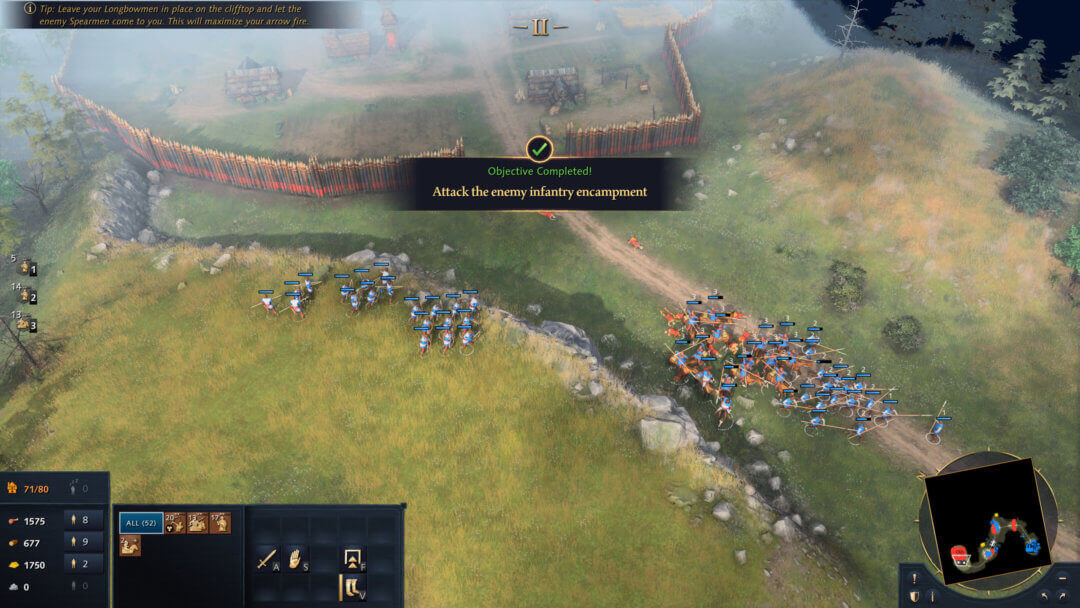Choose the unit group of 13 in selection panel
The image size is (1080, 608).
point(198,522)
